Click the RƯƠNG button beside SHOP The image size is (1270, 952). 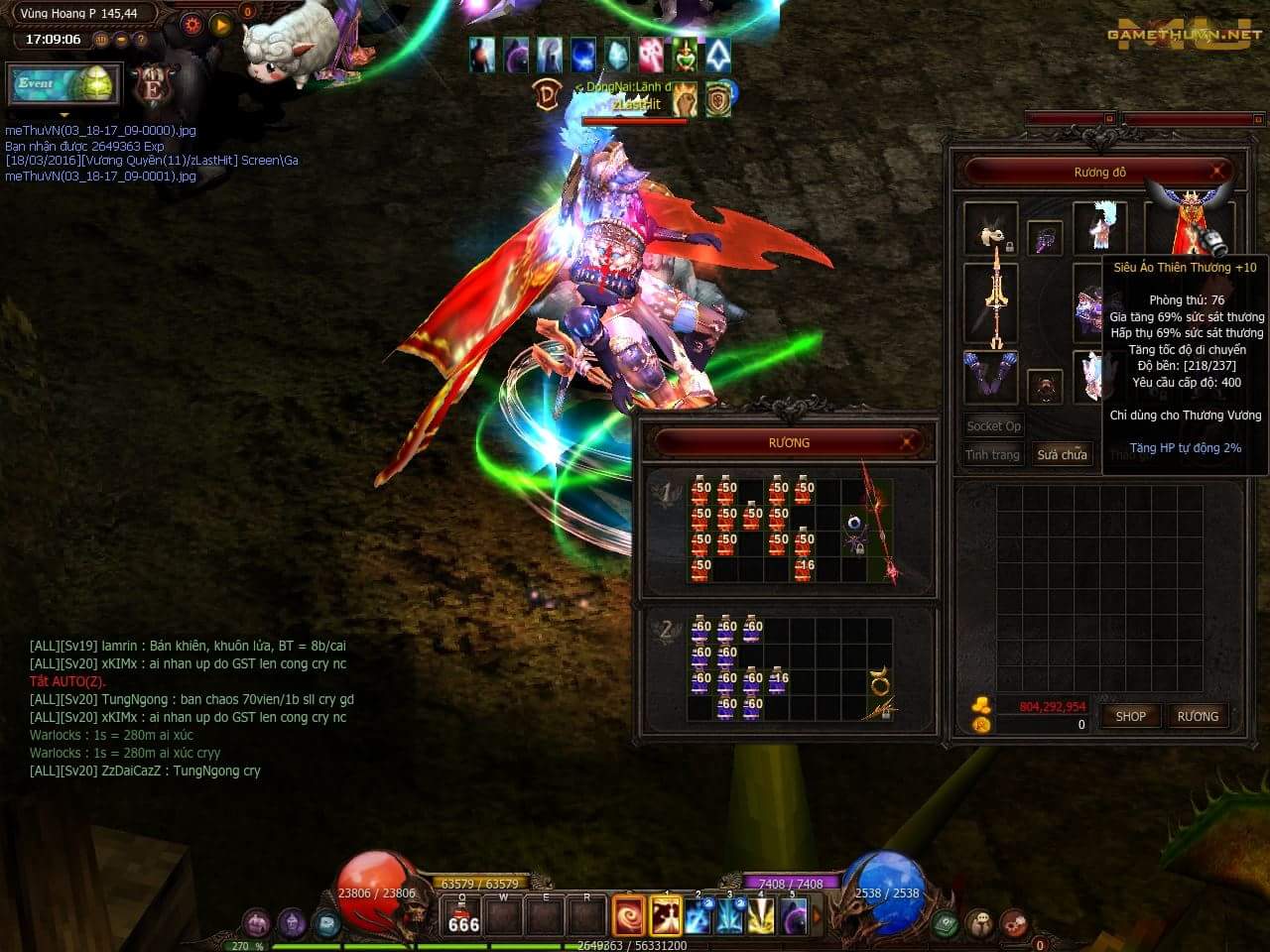click(1197, 716)
